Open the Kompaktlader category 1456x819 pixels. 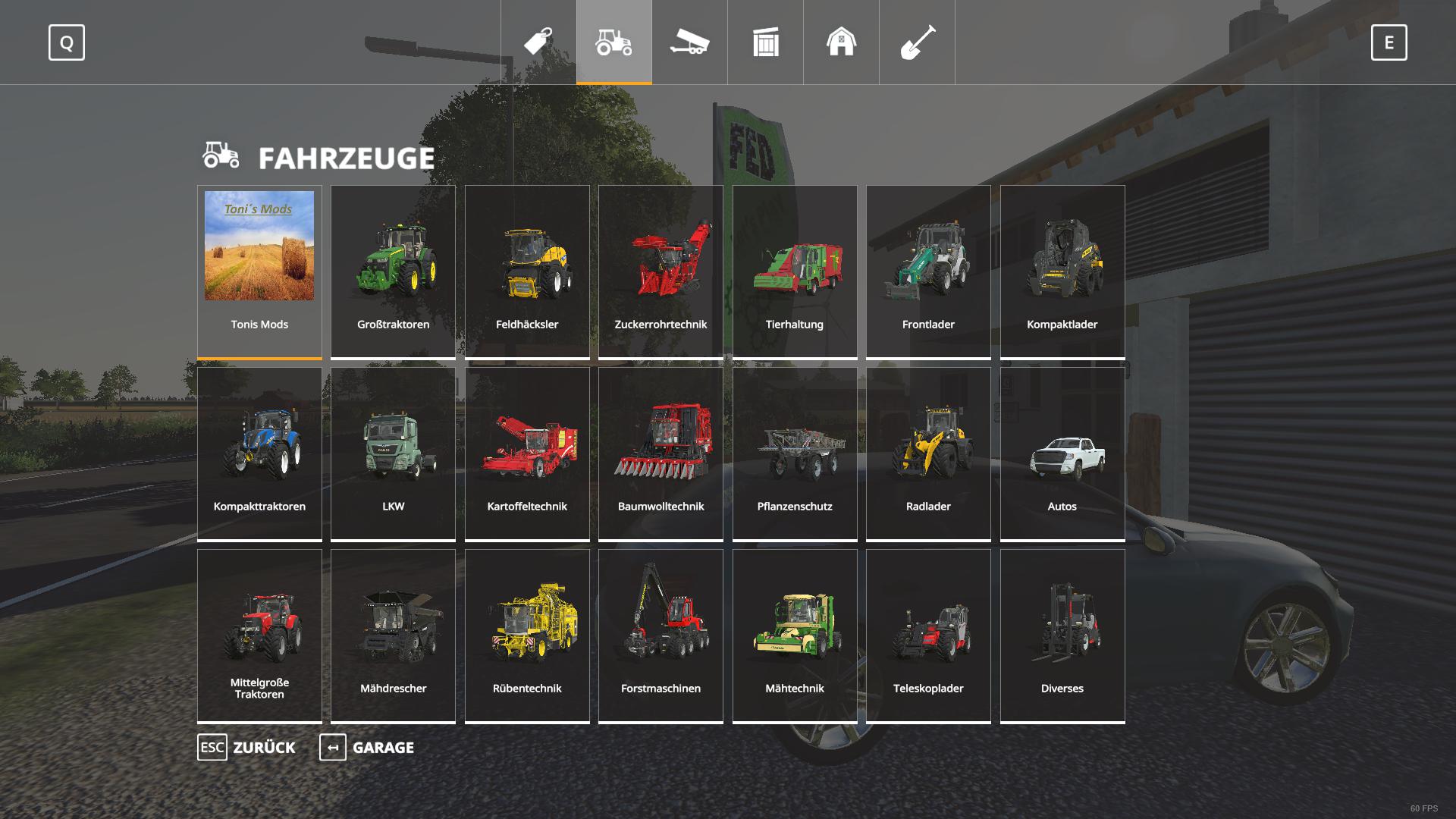(x=1062, y=271)
